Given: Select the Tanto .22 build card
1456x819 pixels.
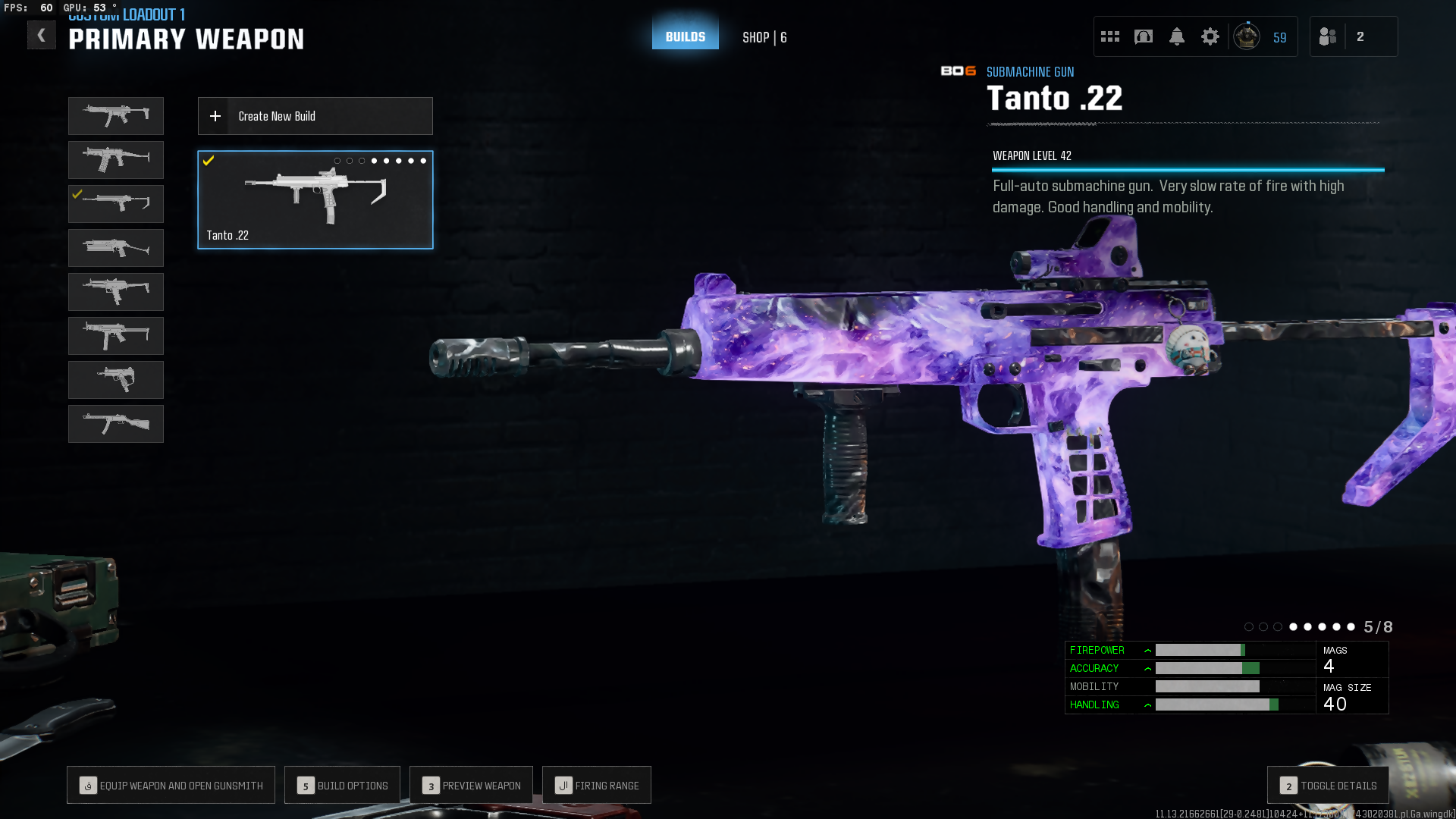Looking at the screenshot, I should pyautogui.click(x=315, y=200).
